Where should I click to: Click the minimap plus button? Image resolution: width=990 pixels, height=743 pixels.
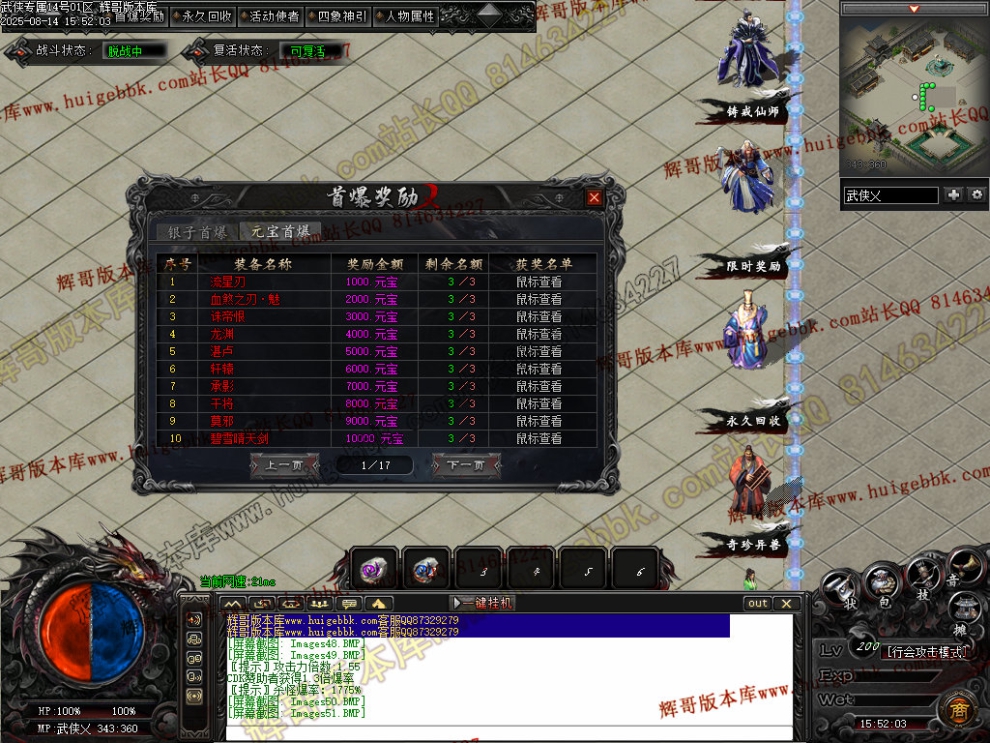point(953,195)
